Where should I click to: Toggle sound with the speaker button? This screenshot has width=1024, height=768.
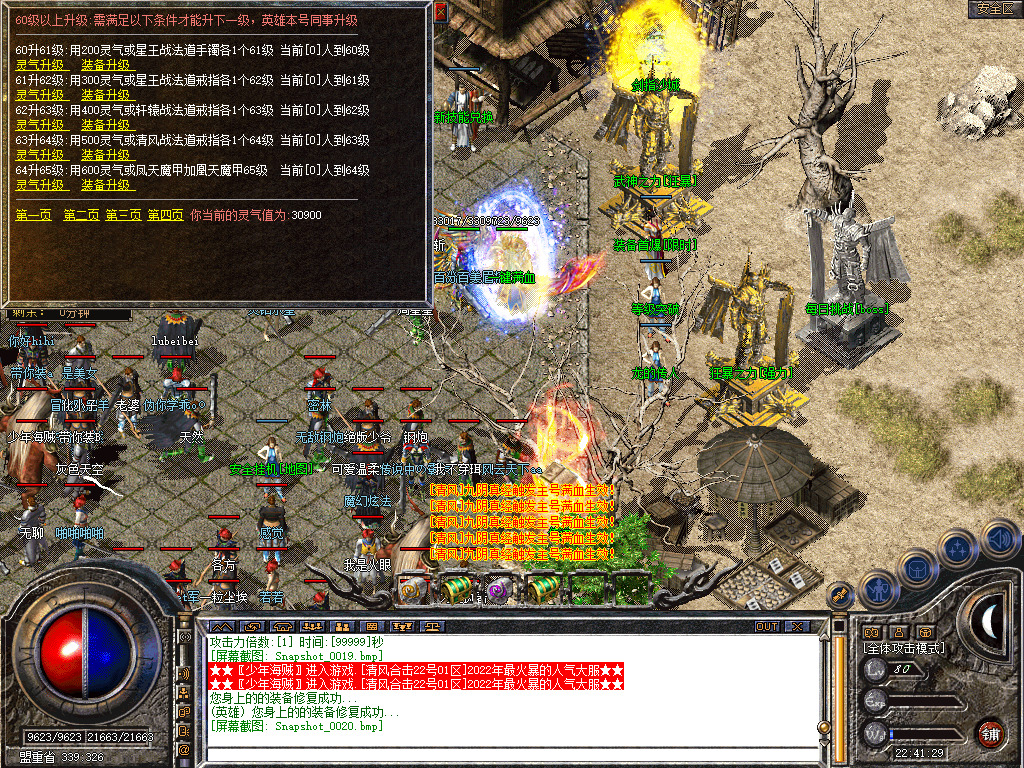pos(999,539)
